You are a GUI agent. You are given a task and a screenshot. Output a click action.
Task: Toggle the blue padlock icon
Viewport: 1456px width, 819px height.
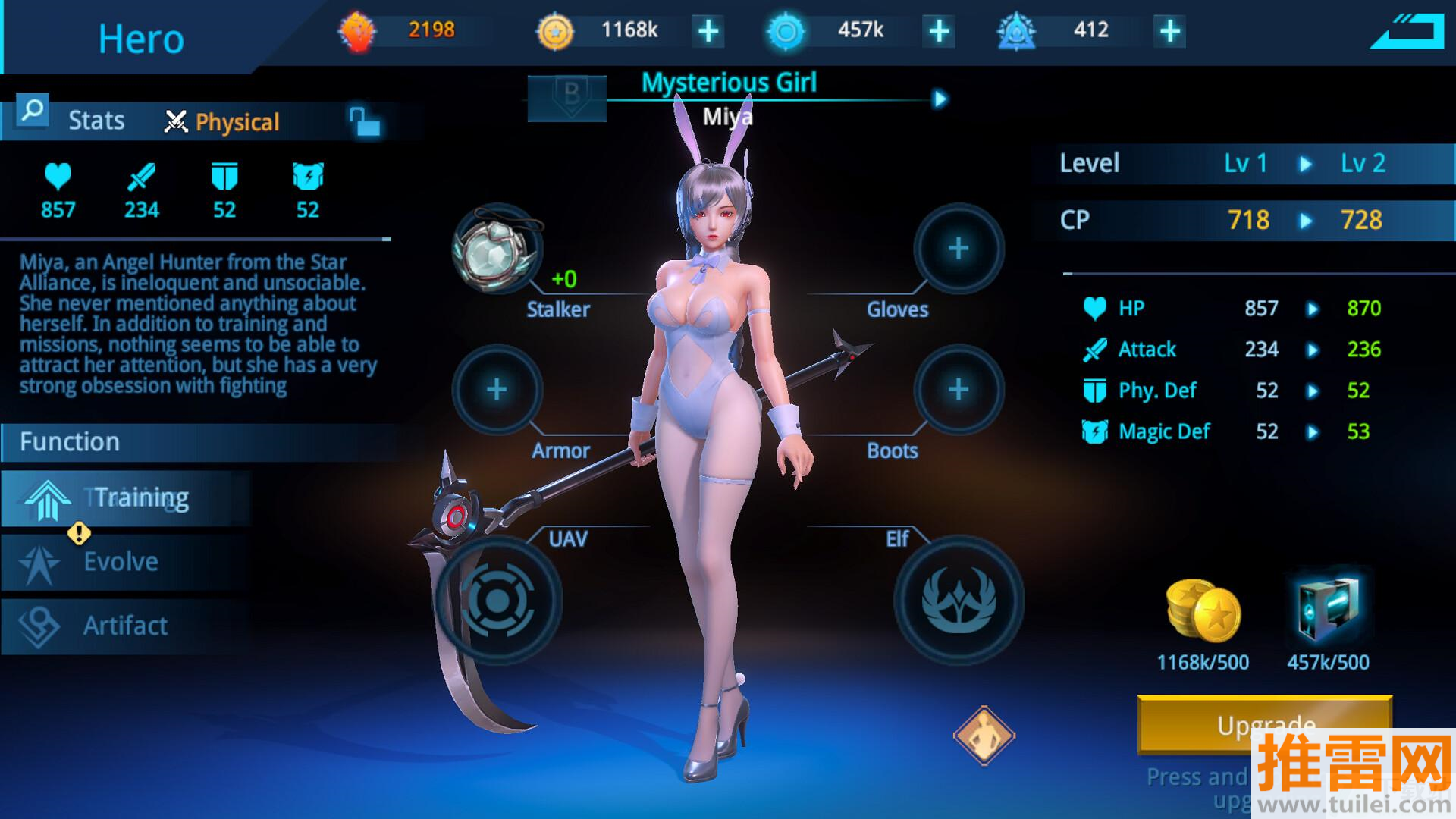(365, 121)
